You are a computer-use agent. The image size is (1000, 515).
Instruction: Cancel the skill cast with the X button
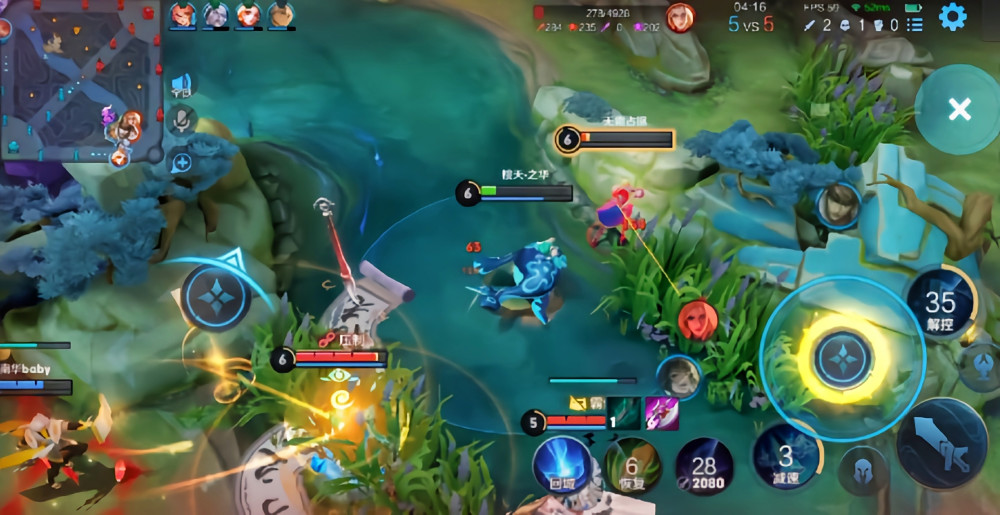coord(959,110)
